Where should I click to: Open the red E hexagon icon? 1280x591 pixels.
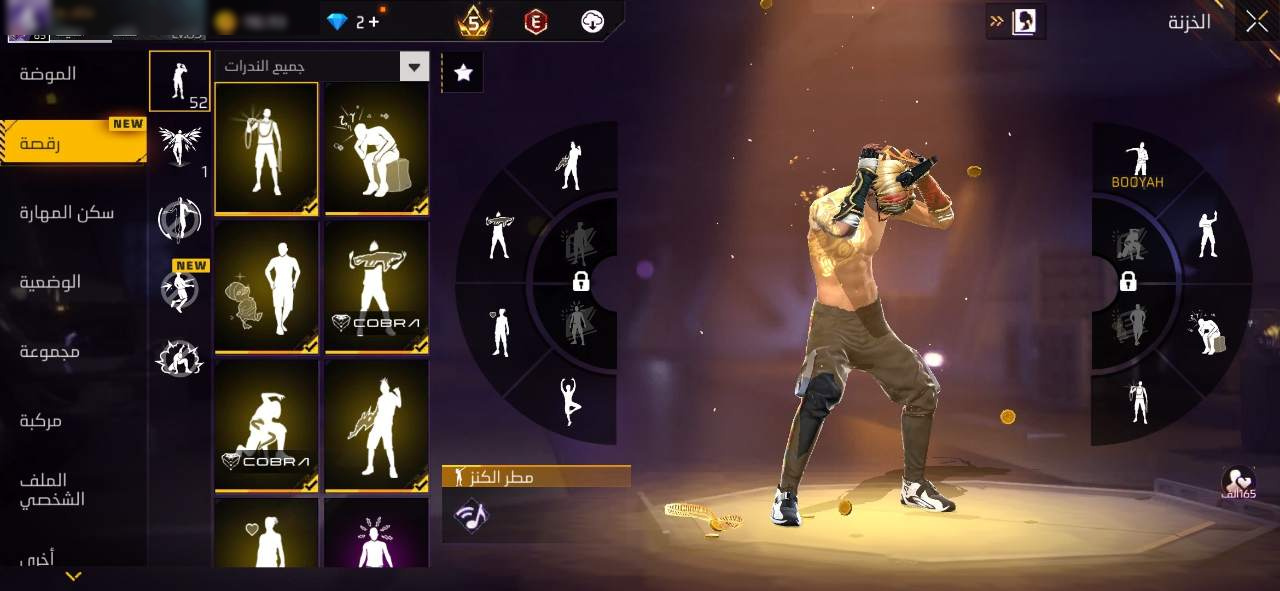pyautogui.click(x=536, y=21)
